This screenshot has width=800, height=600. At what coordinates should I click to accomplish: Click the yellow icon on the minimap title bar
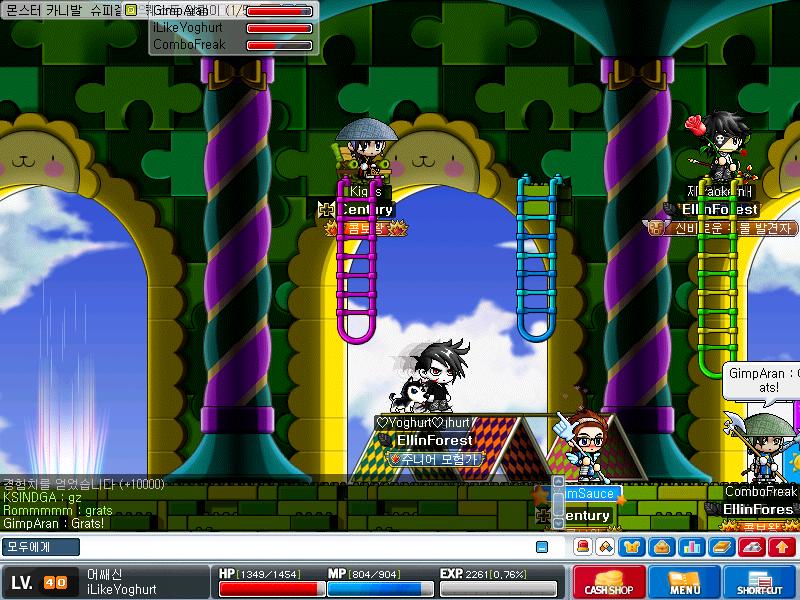131,9
